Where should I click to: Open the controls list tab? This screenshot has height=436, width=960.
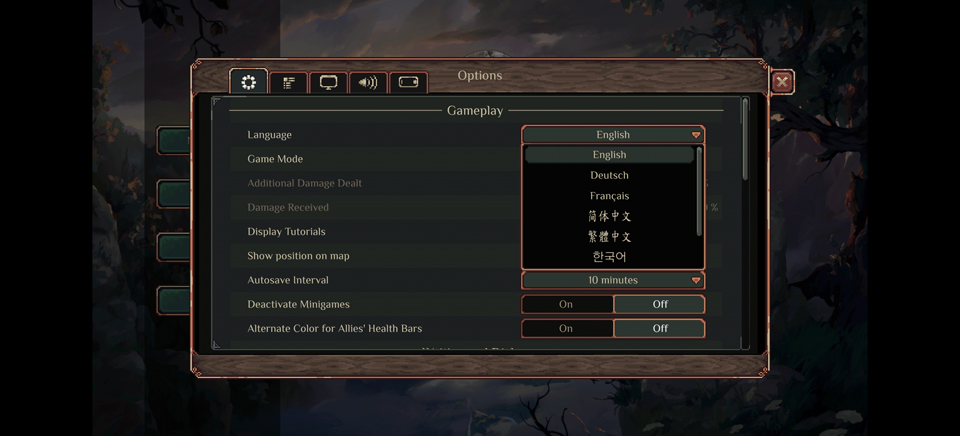point(289,83)
